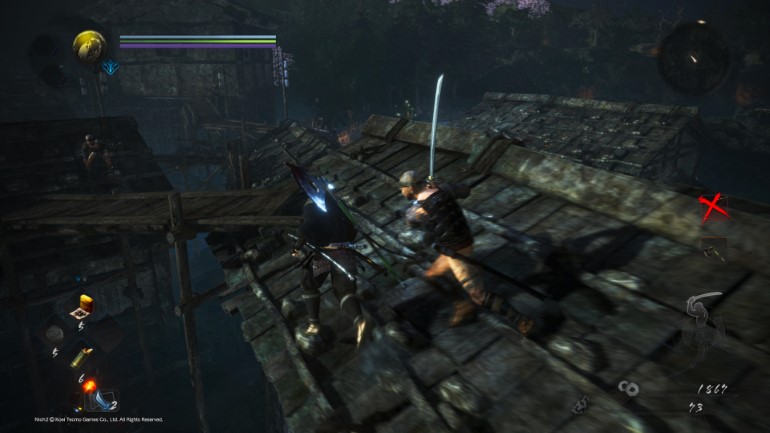Click the red X marker icon

point(712,207)
